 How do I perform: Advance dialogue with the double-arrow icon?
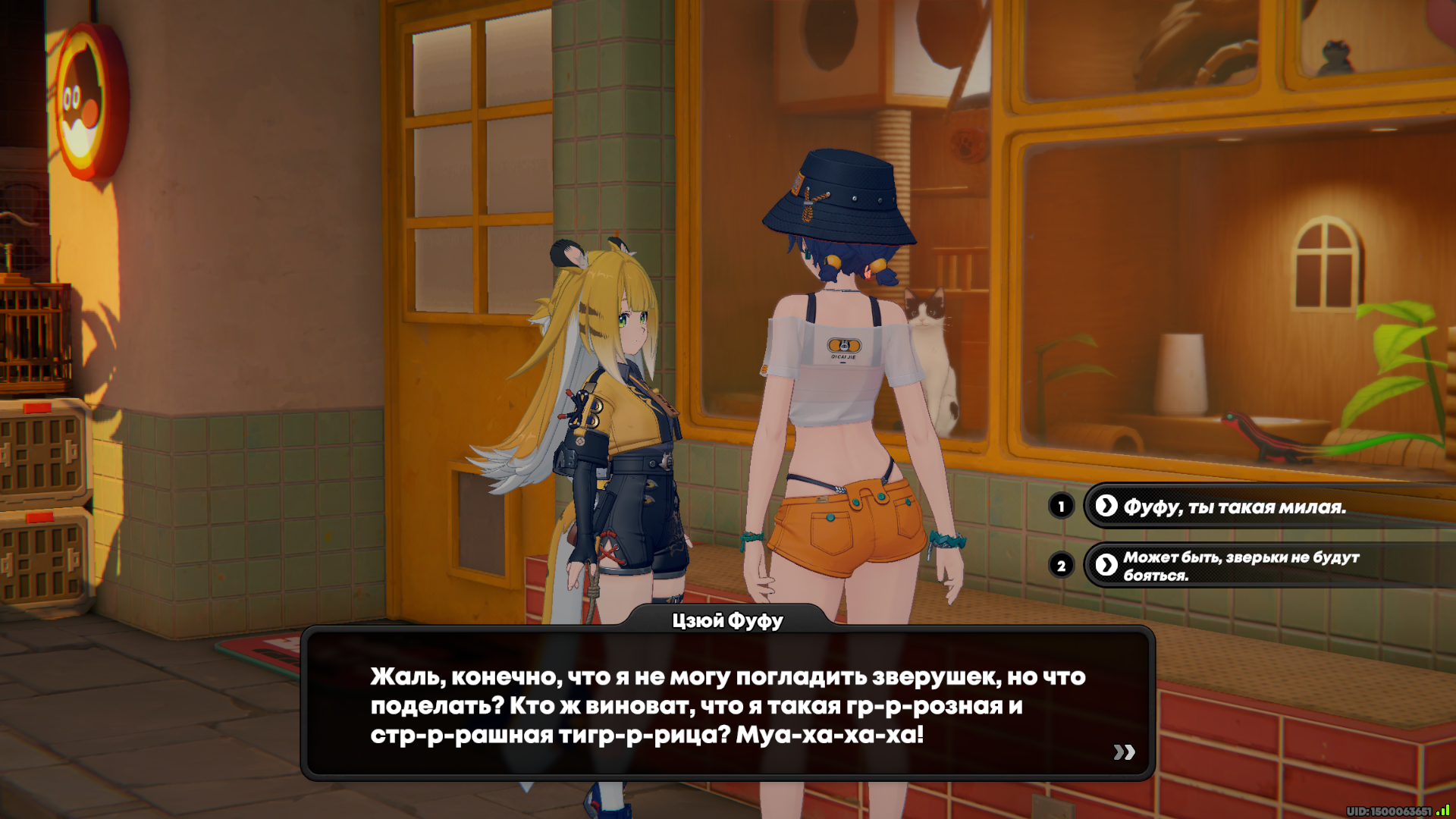tap(1124, 752)
